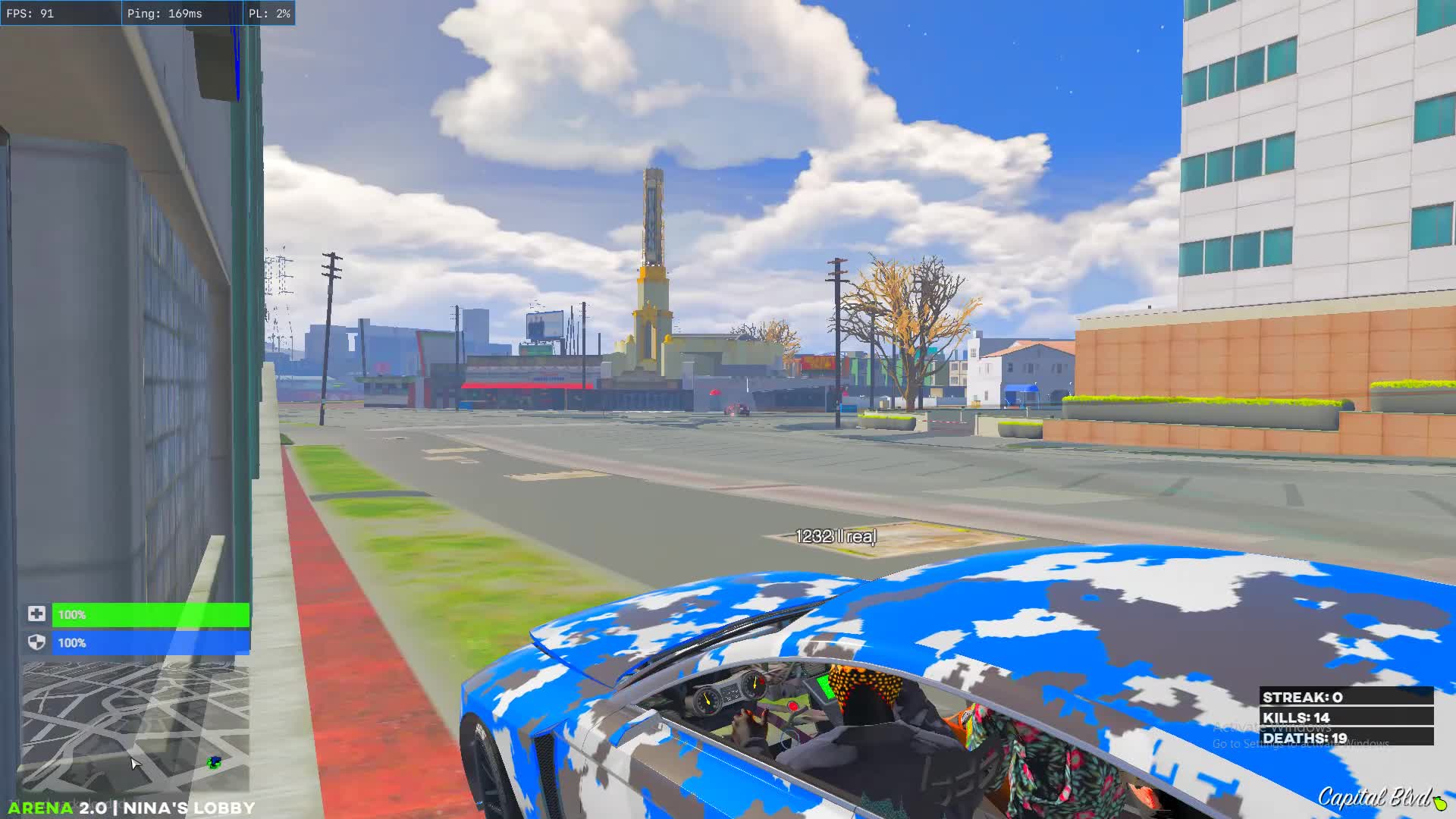Screen dimensions: 1456x819
Task: Select the player blip on the minimap
Action: (x=215, y=762)
